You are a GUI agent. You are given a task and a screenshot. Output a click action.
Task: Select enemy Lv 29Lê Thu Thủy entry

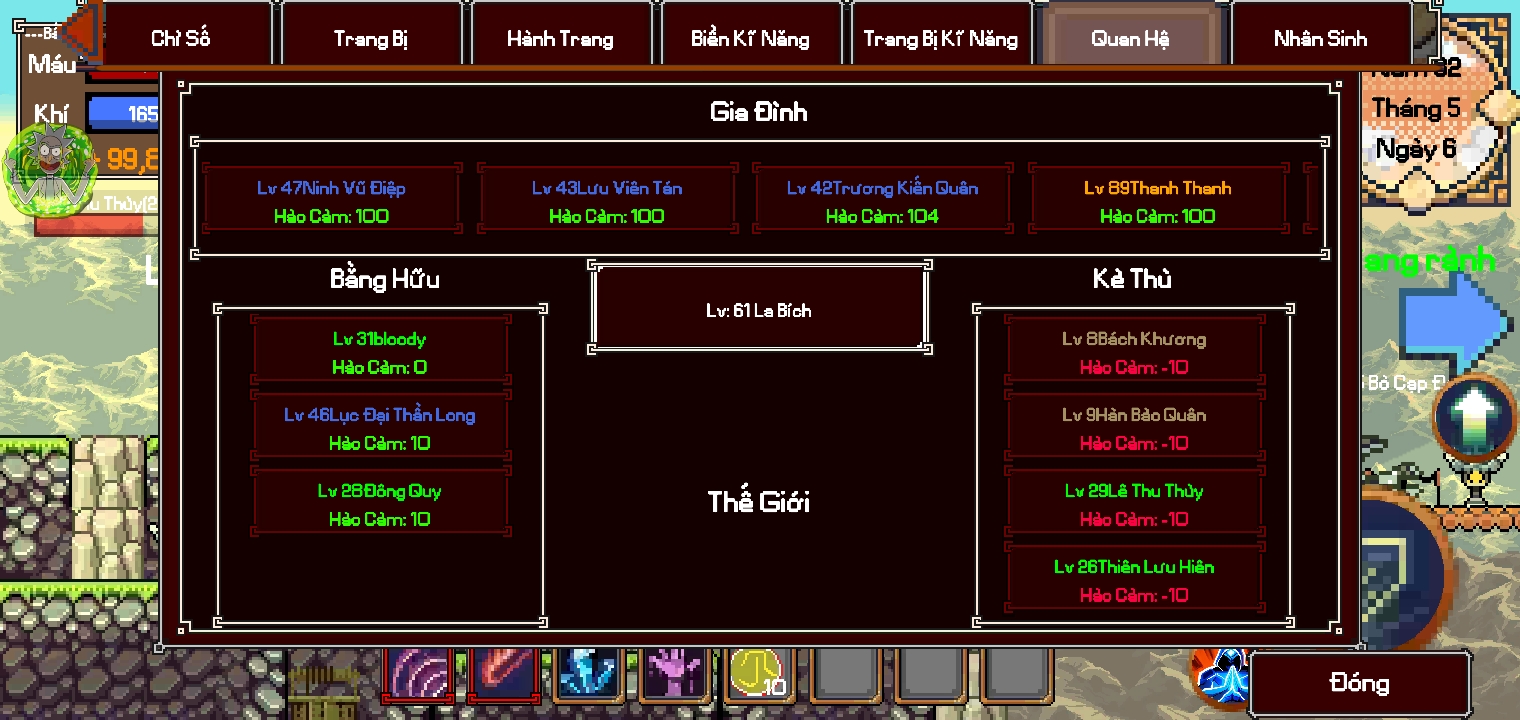coord(1135,504)
